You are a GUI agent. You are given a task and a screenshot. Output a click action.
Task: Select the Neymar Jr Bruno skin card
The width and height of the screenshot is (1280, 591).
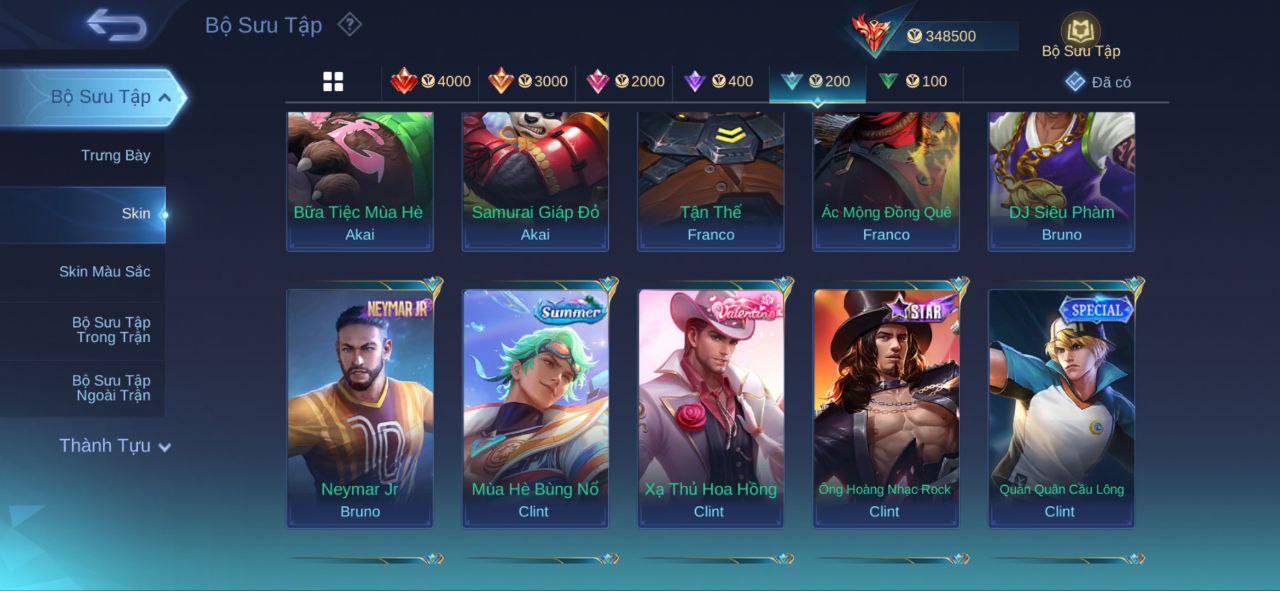(360, 408)
